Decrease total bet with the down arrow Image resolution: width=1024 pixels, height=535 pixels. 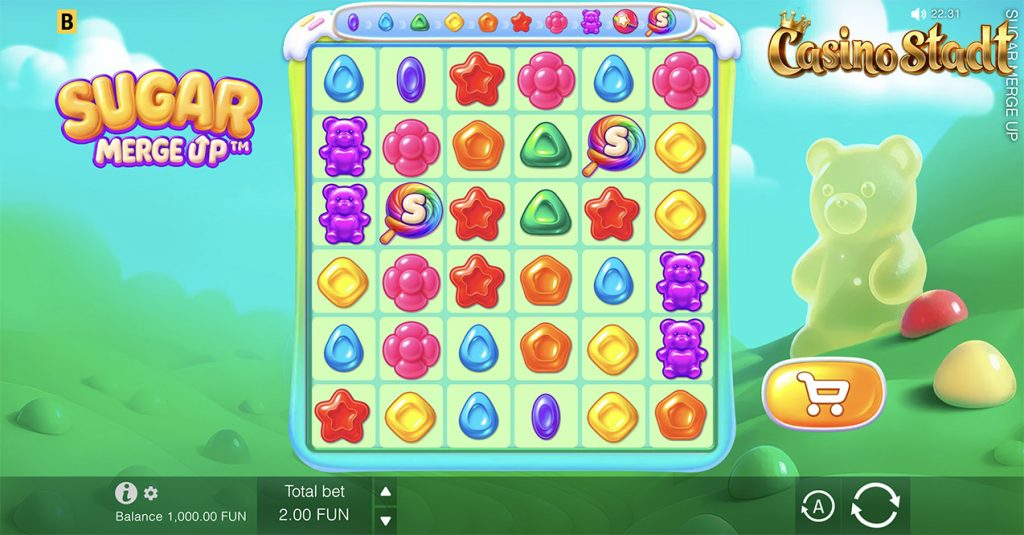[386, 519]
